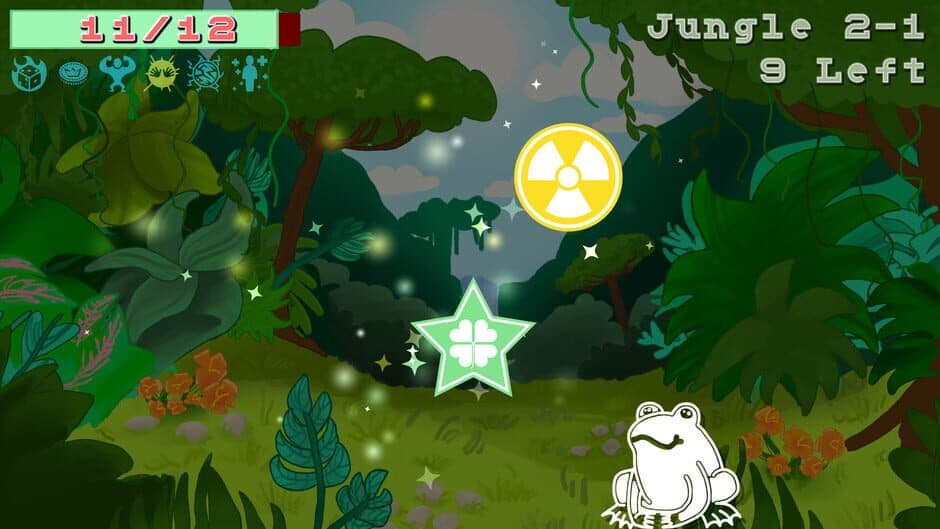The width and height of the screenshot is (940, 529).
Task: Choose the flexing strongman perk icon
Action: 117,73
